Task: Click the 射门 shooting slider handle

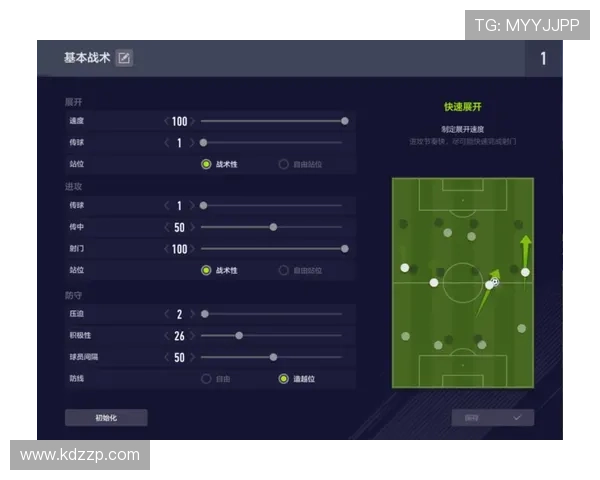Action: click(345, 248)
